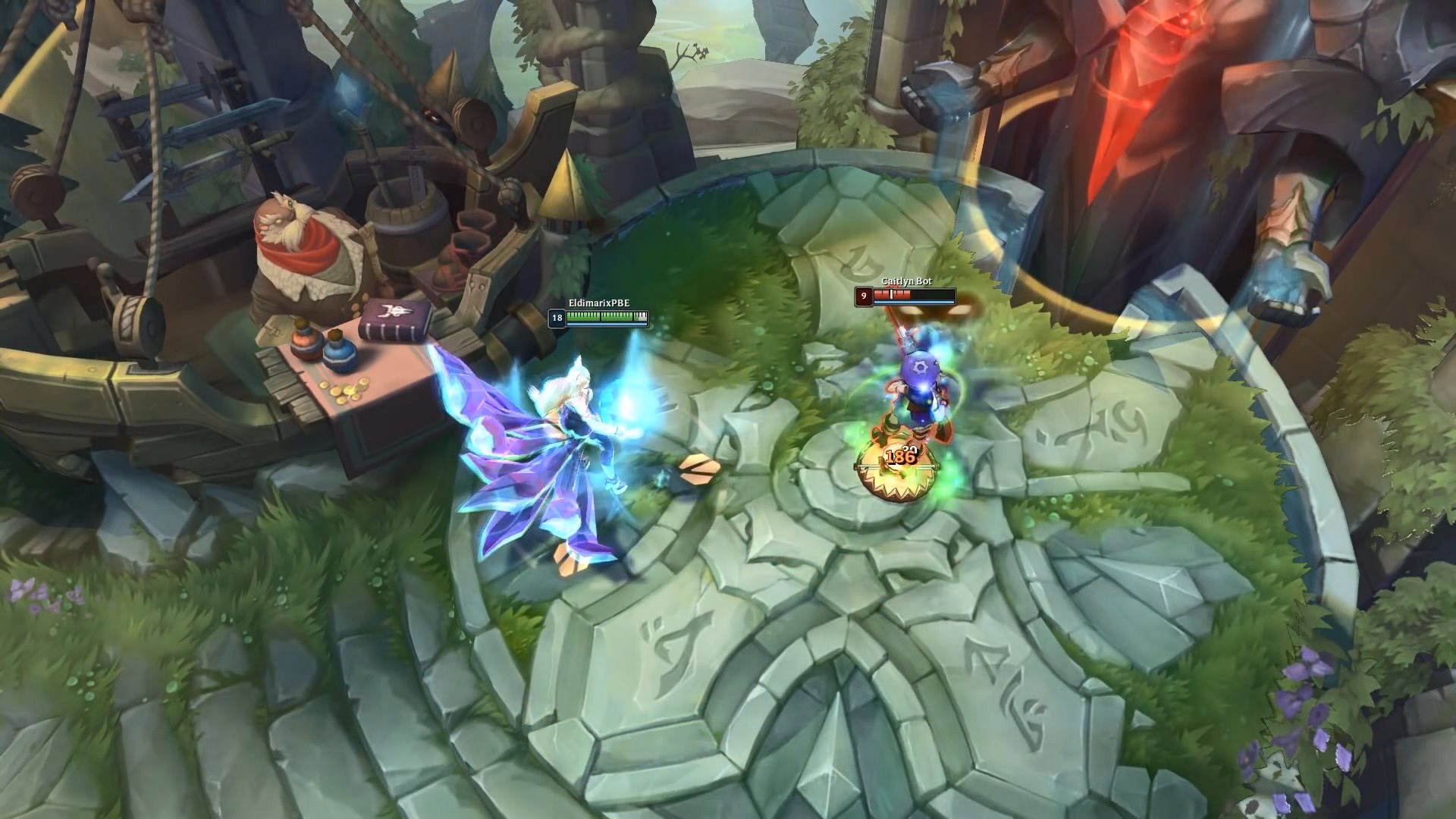Click EldimarixPBE's level 18 badge
This screenshot has height=819, width=1456.
tap(557, 319)
